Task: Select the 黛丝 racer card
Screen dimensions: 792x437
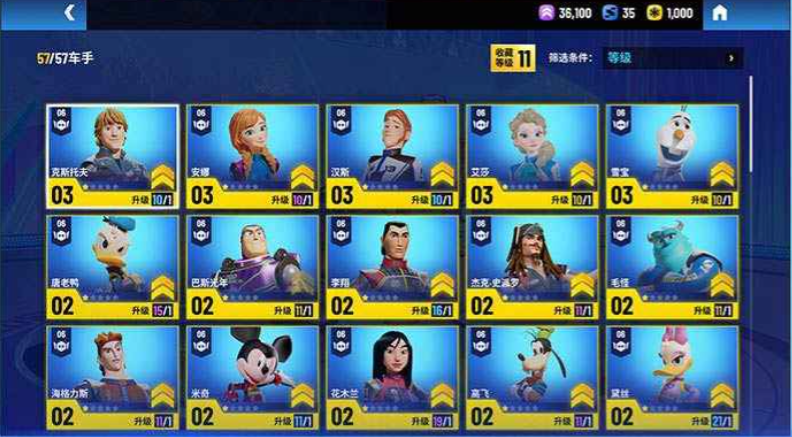Action: (672, 377)
